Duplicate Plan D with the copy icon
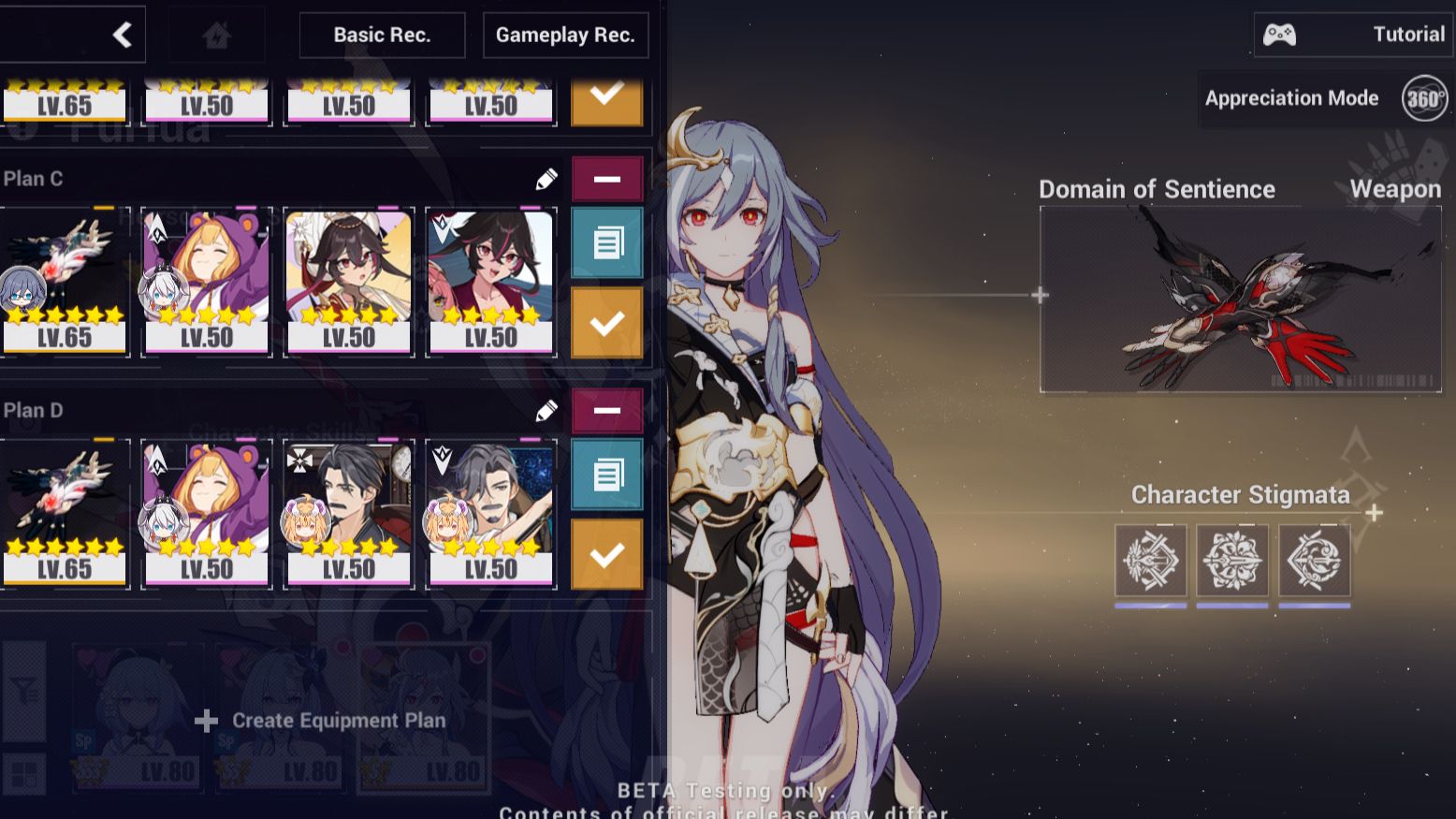The height and width of the screenshot is (819, 1456). click(606, 474)
